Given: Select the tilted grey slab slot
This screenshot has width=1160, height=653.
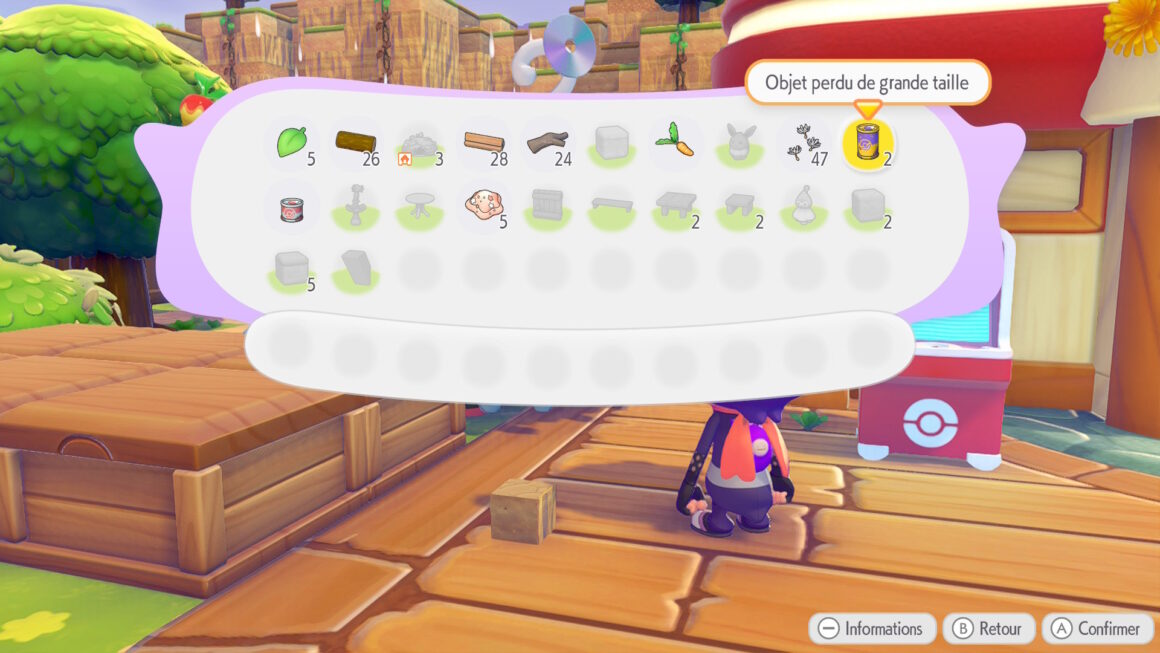Looking at the screenshot, I should tap(355, 268).
